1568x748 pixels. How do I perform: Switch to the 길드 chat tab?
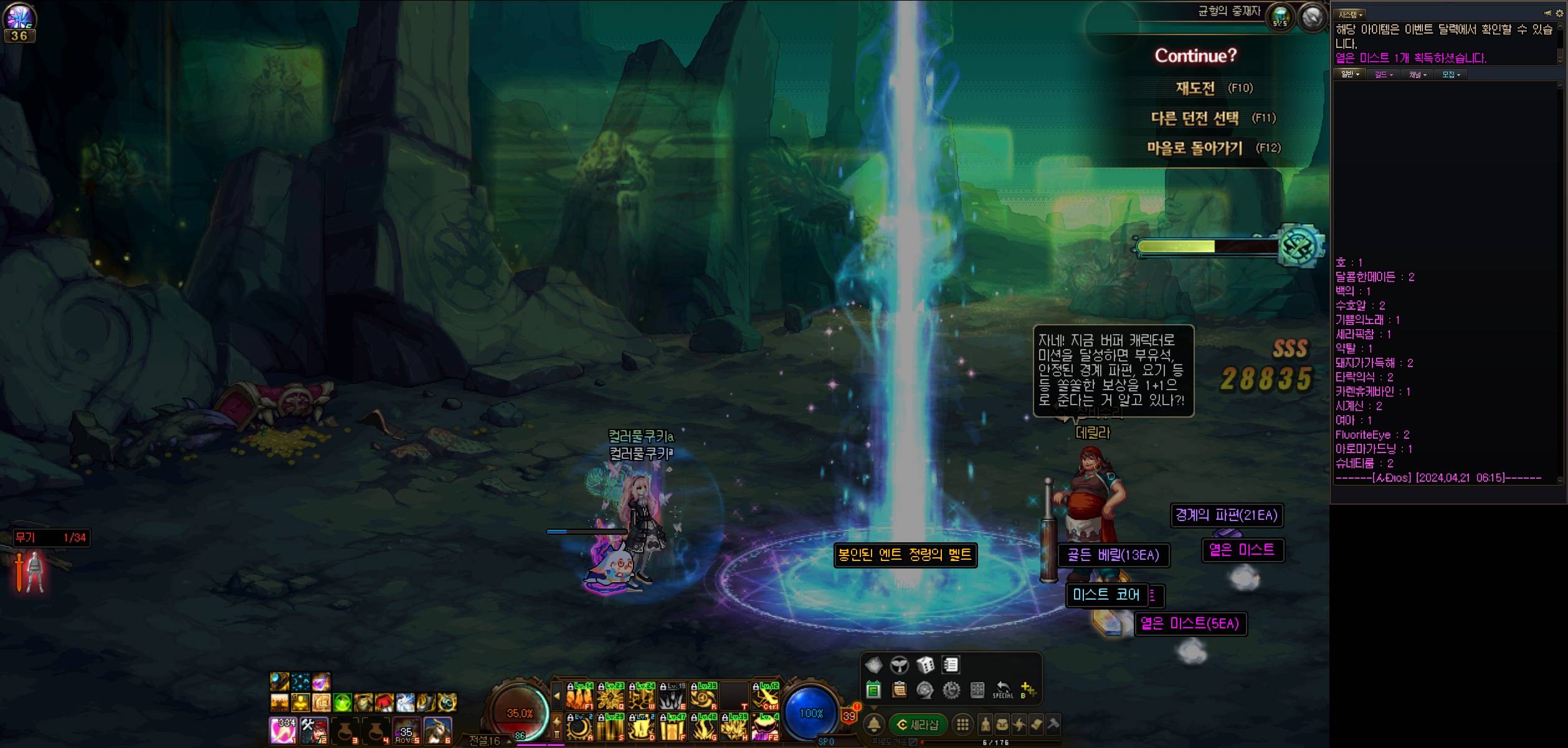[x=1383, y=75]
